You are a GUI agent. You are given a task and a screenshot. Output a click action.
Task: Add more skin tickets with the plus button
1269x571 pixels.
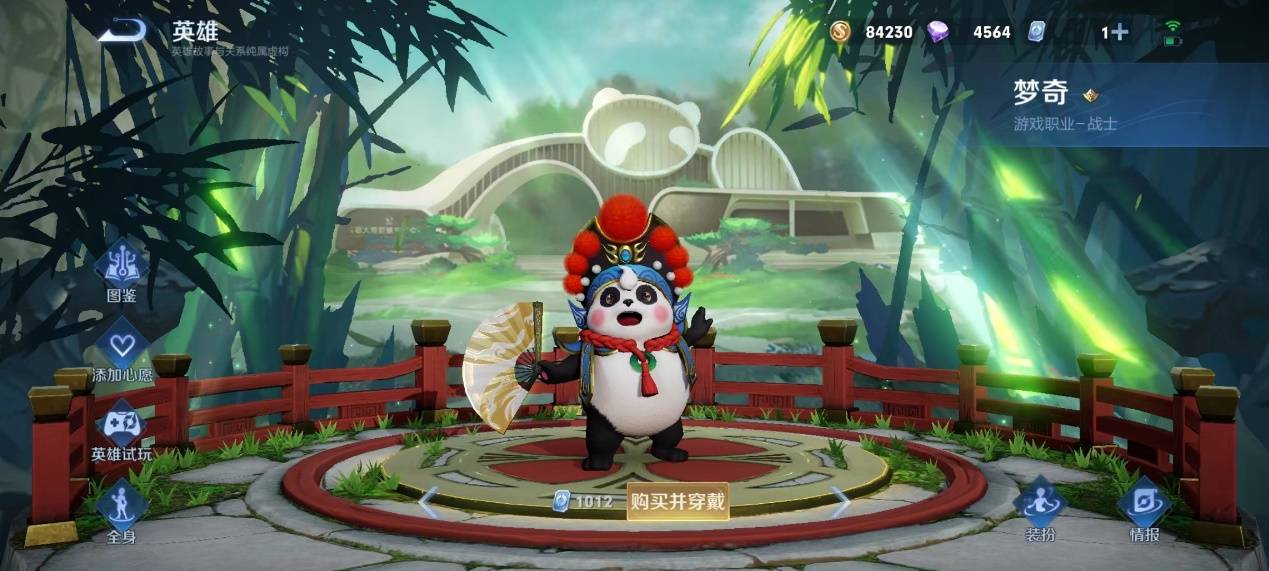pos(1120,32)
